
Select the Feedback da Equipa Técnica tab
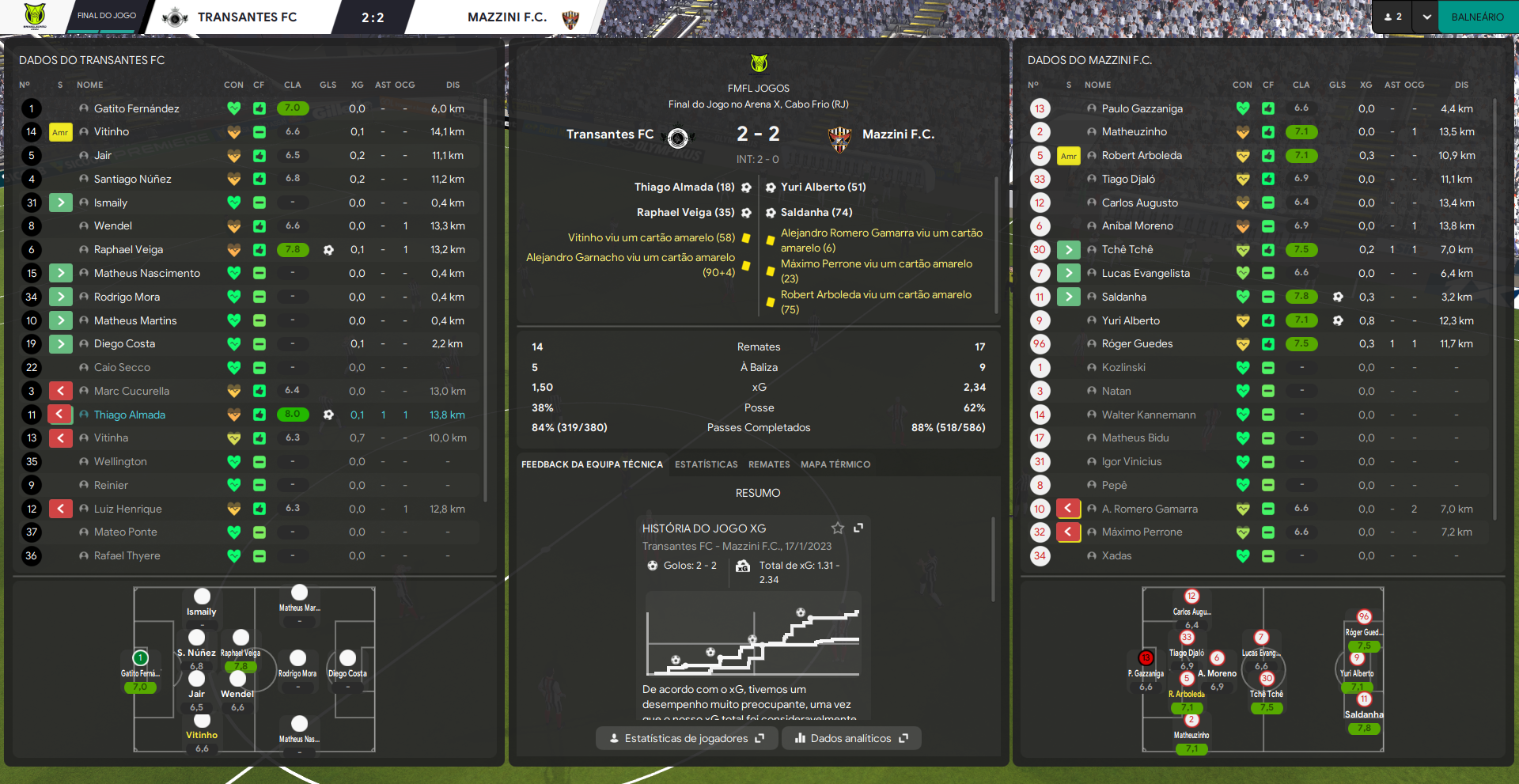[592, 464]
